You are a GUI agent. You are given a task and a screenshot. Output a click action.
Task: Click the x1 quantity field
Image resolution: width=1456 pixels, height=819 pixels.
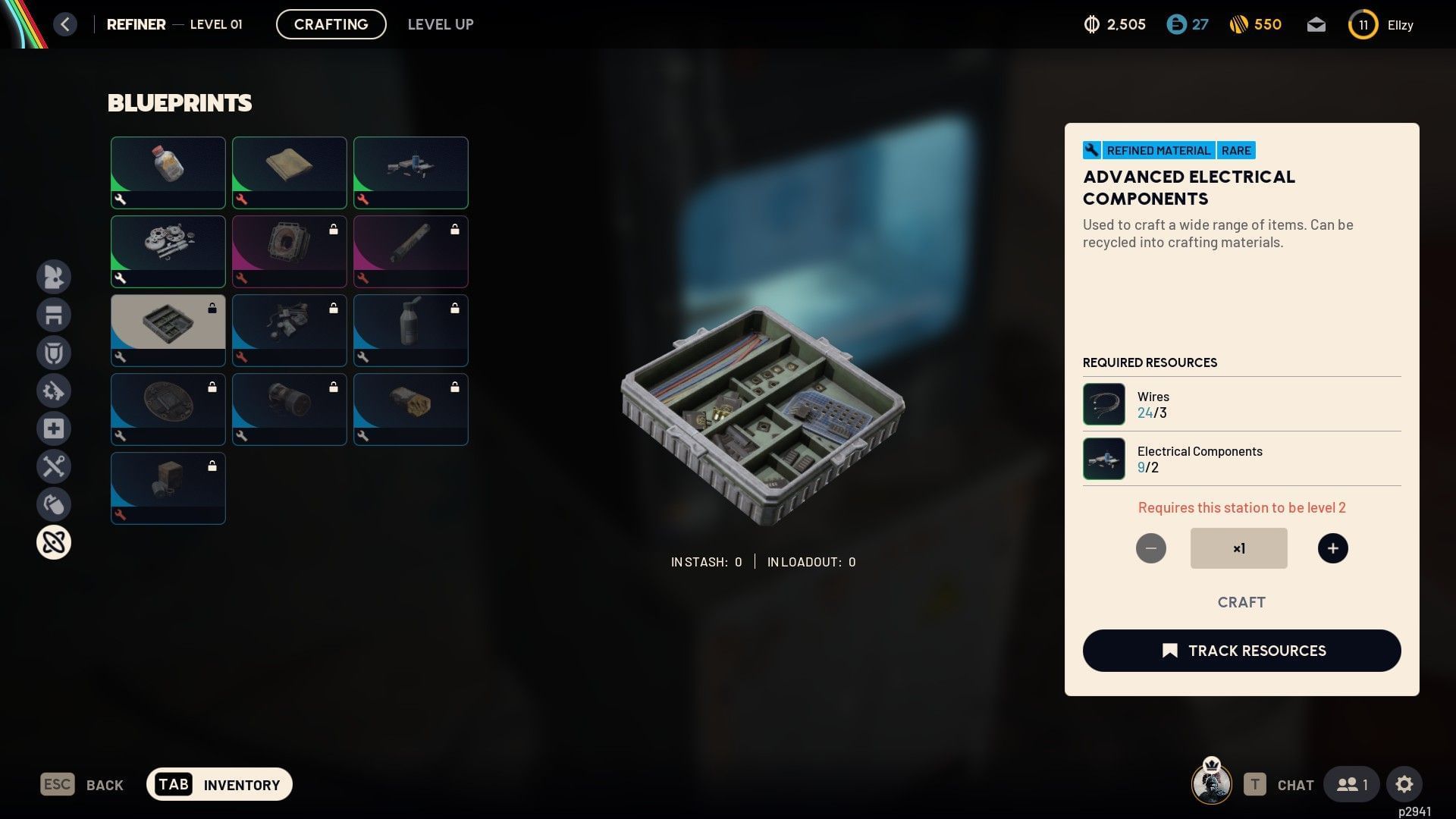click(1238, 548)
